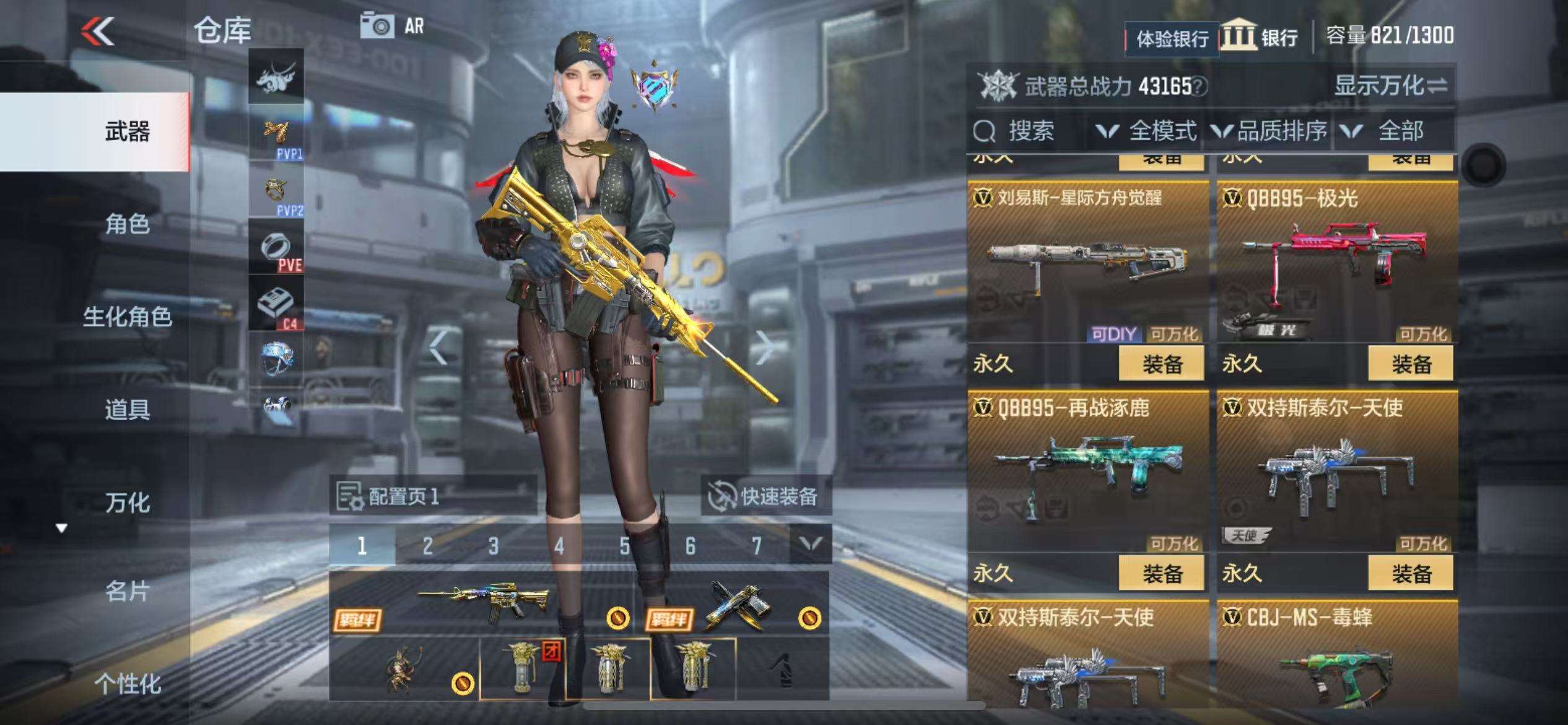The image size is (1568, 725).
Task: Click 快速装备 quick equip button
Action: [x=765, y=496]
